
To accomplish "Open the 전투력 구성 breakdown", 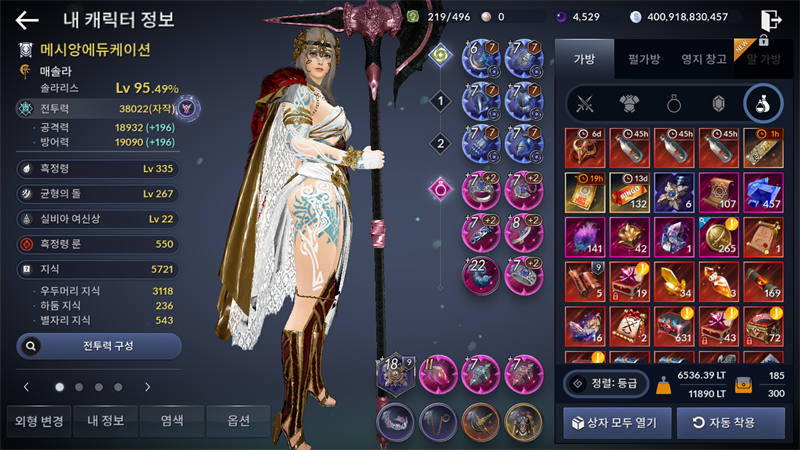I will 99,346.
